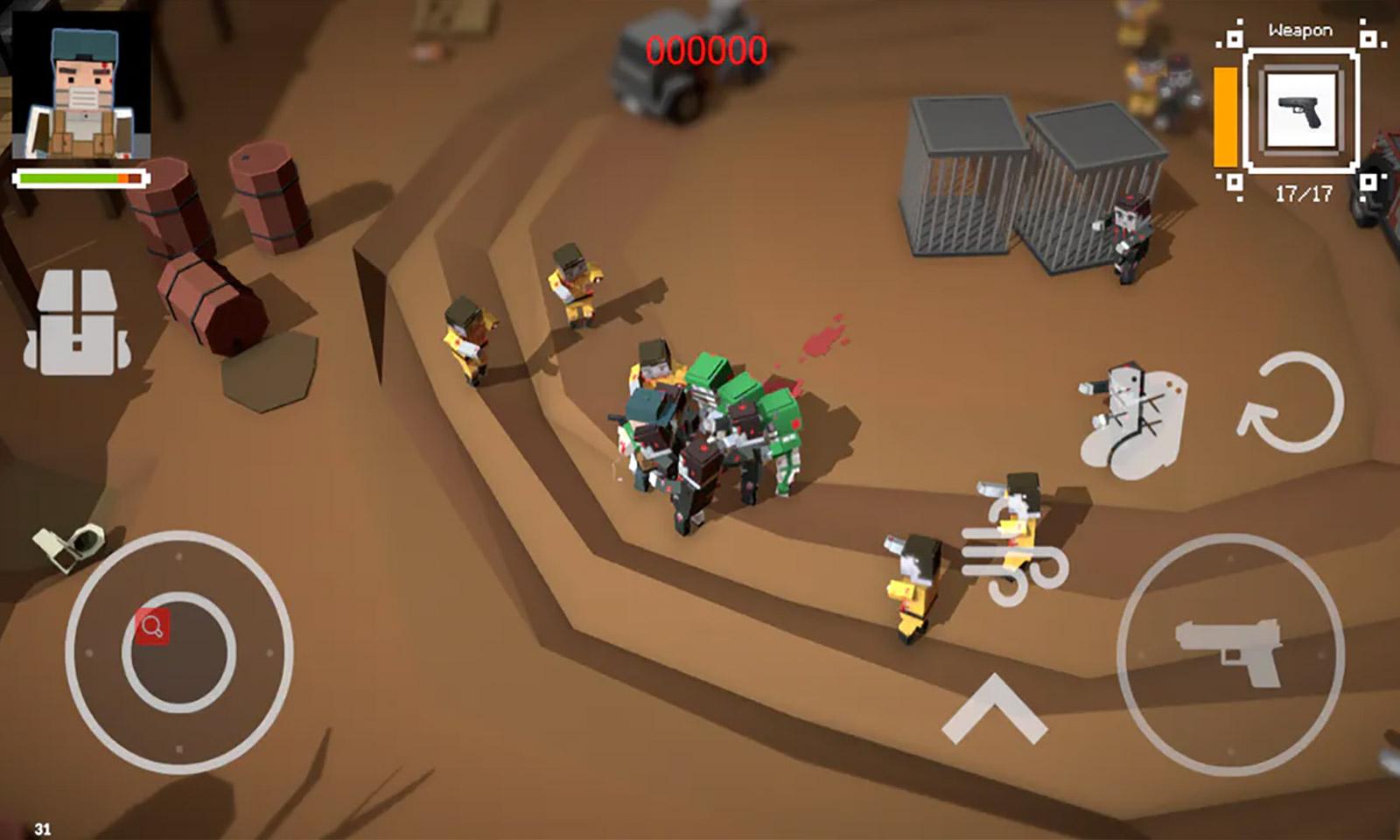Tap the red magnifying glass icon
This screenshot has width=1400, height=840.
152,626
